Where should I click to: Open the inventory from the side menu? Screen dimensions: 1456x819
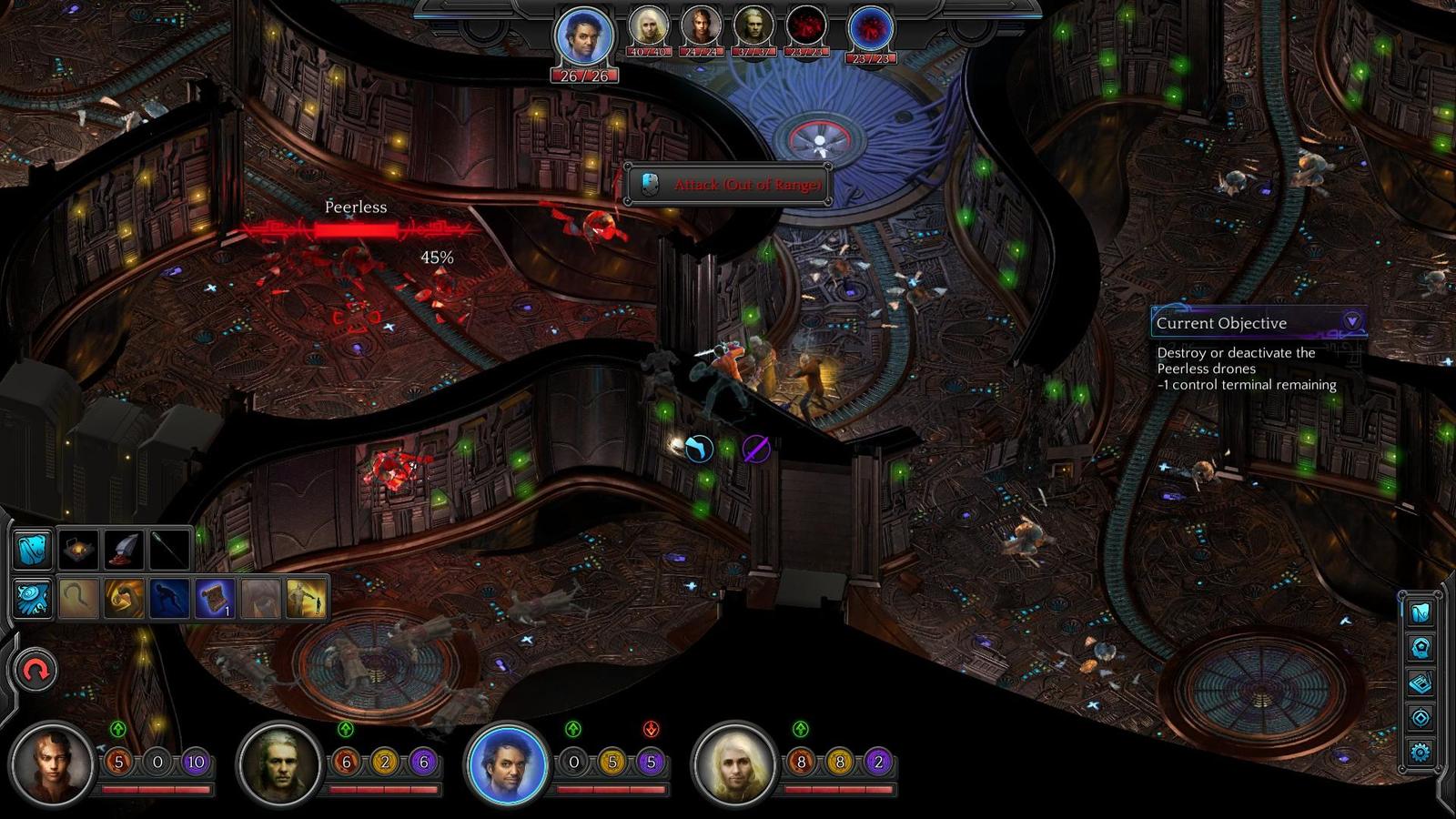[x=1421, y=612]
